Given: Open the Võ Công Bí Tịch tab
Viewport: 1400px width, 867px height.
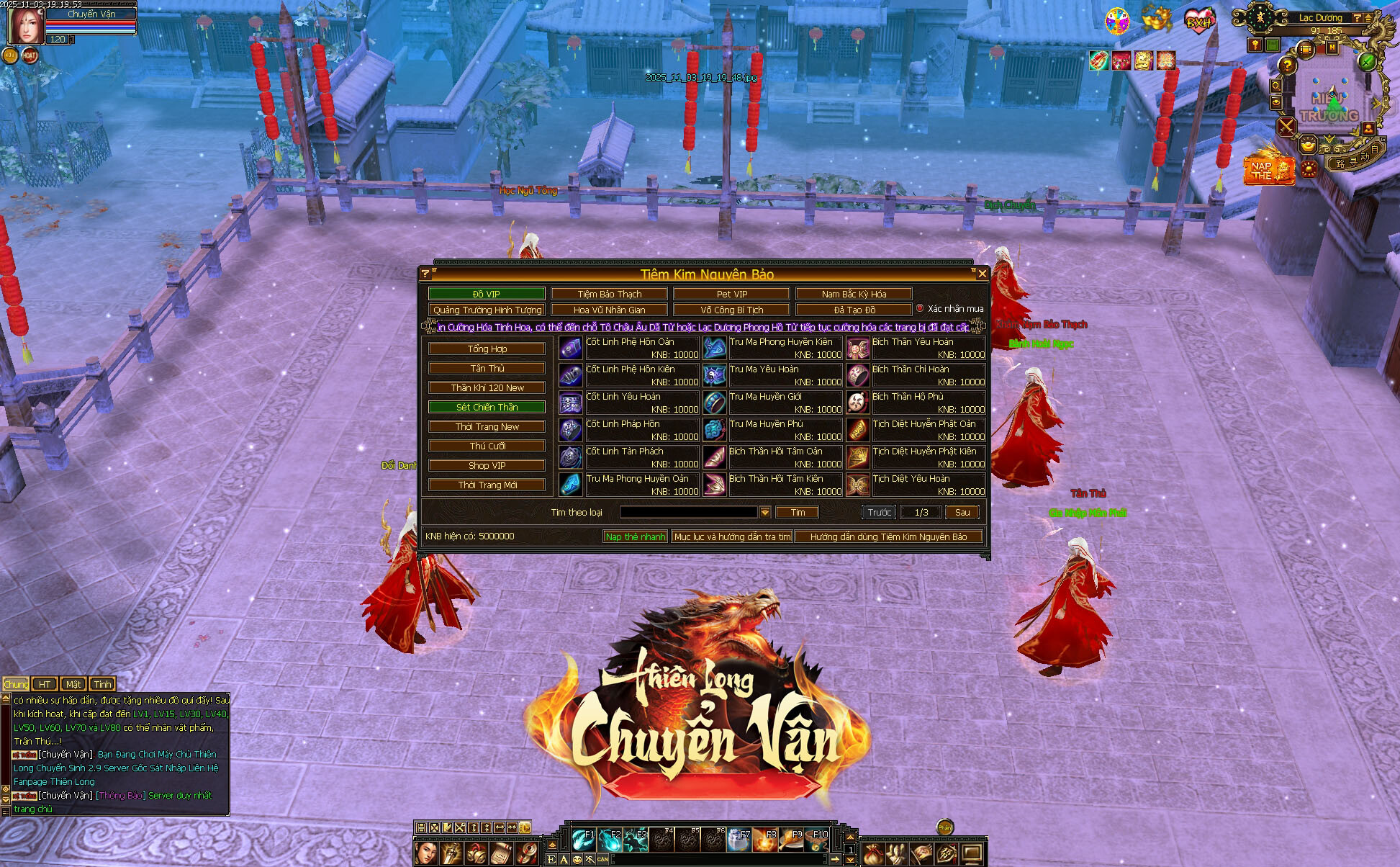Looking at the screenshot, I should coord(731,310).
